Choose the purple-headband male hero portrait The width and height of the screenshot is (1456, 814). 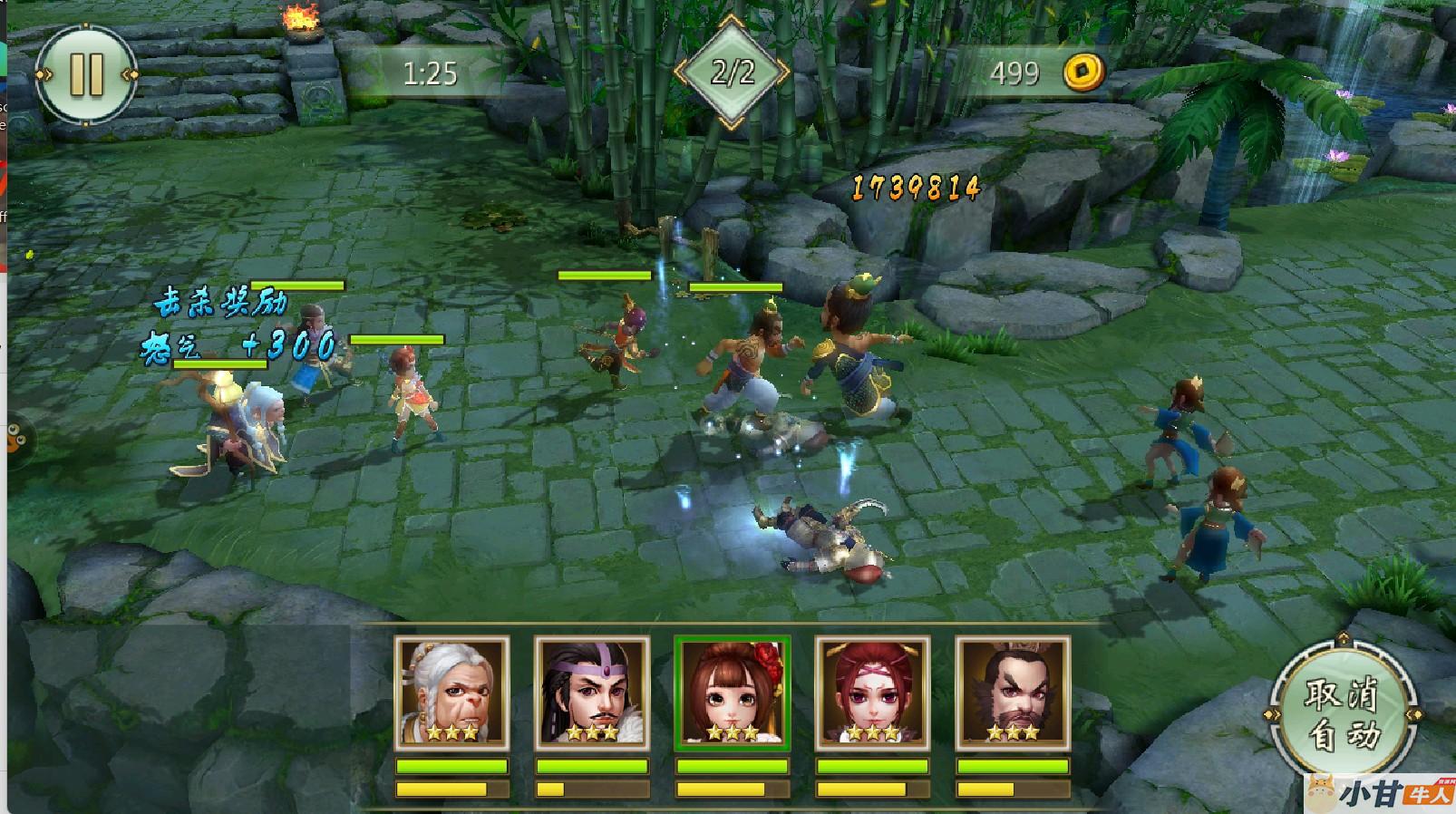pos(592,693)
